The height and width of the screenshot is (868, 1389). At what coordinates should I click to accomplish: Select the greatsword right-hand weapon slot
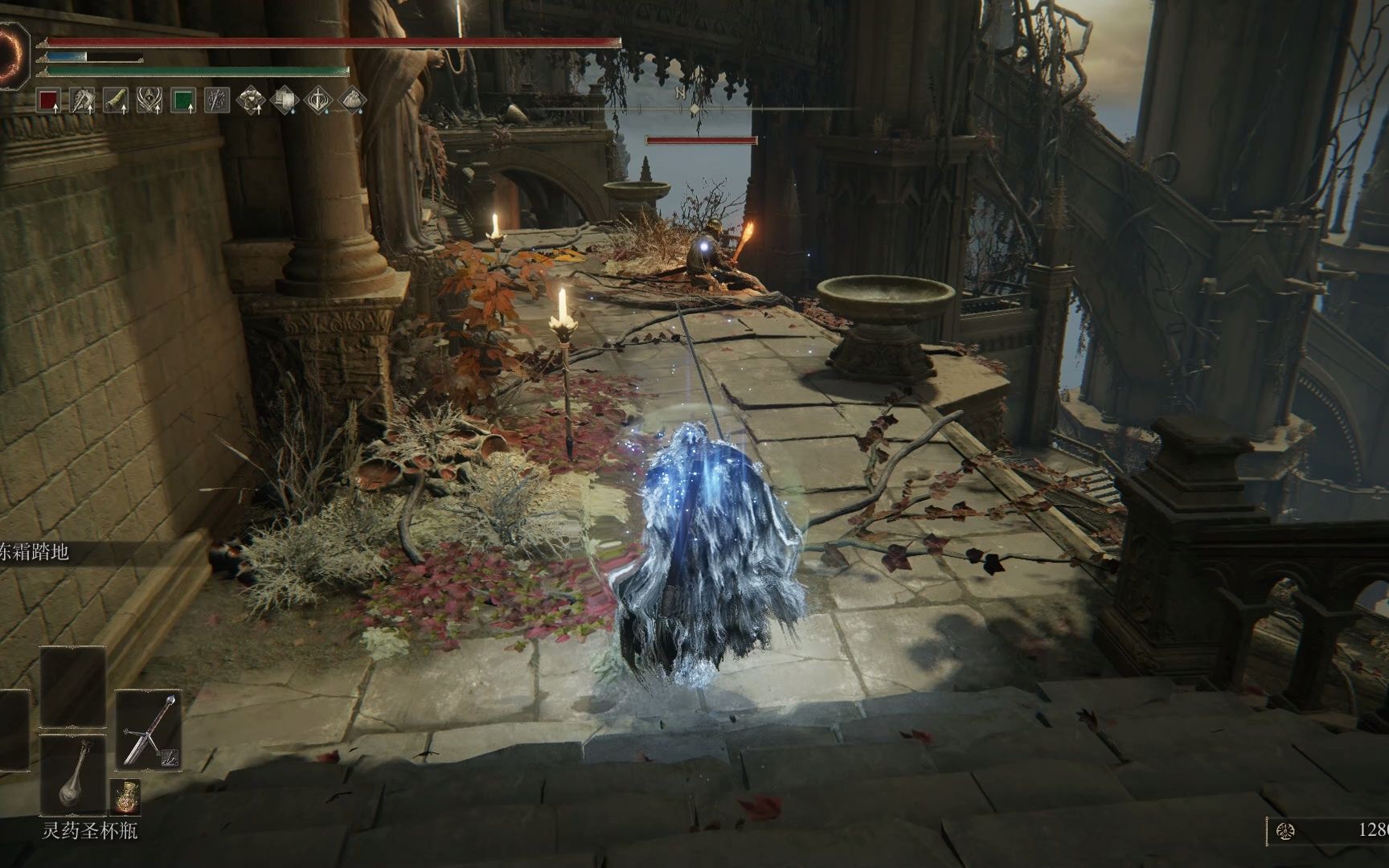click(150, 730)
